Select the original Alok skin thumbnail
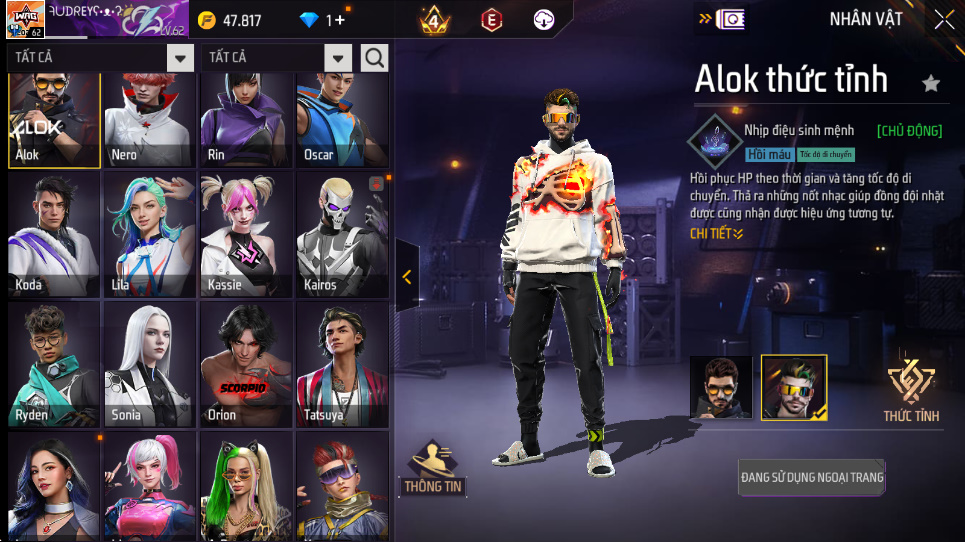The width and height of the screenshot is (965, 542). click(x=721, y=387)
